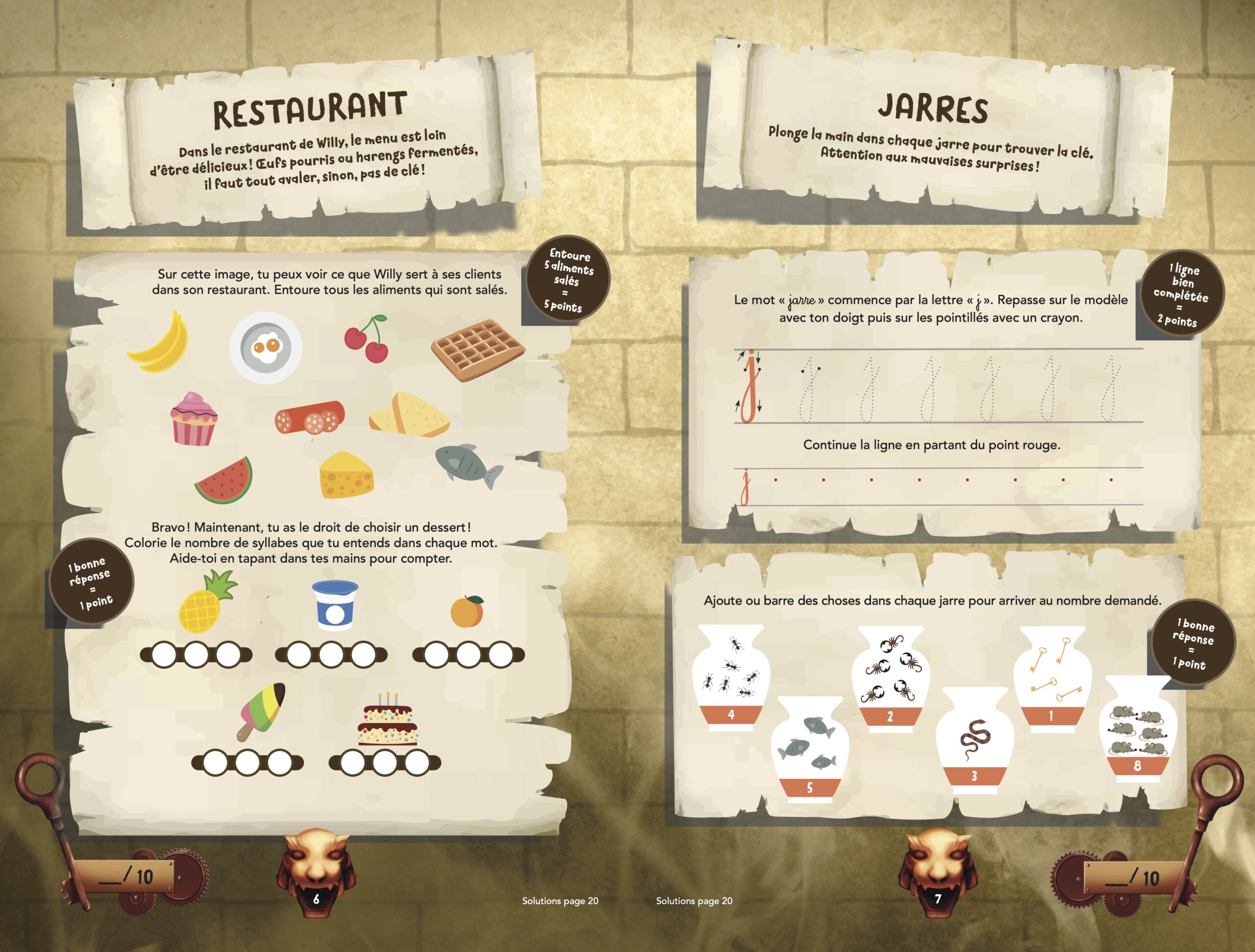Screen dimensions: 1255x952
Task: Circle the yellow cheese wedge
Action: click(x=346, y=476)
